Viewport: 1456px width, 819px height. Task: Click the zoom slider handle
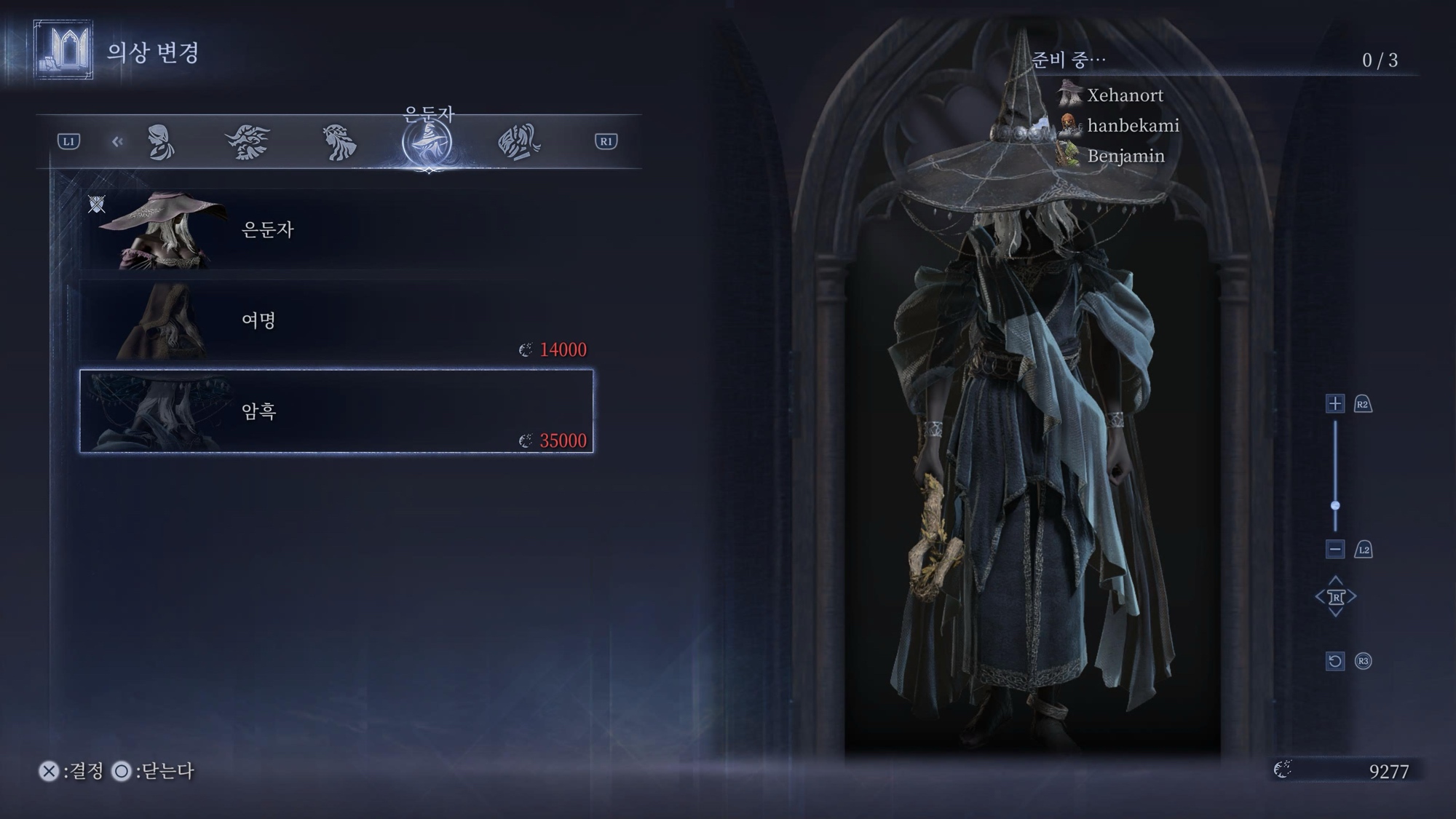coord(1335,505)
